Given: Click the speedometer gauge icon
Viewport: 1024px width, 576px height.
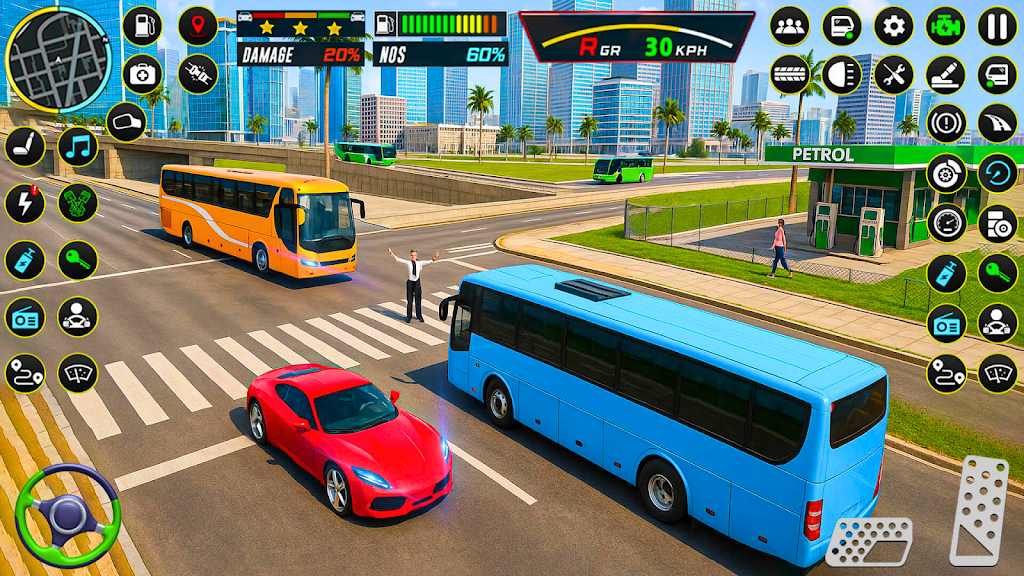Looking at the screenshot, I should (946, 222).
